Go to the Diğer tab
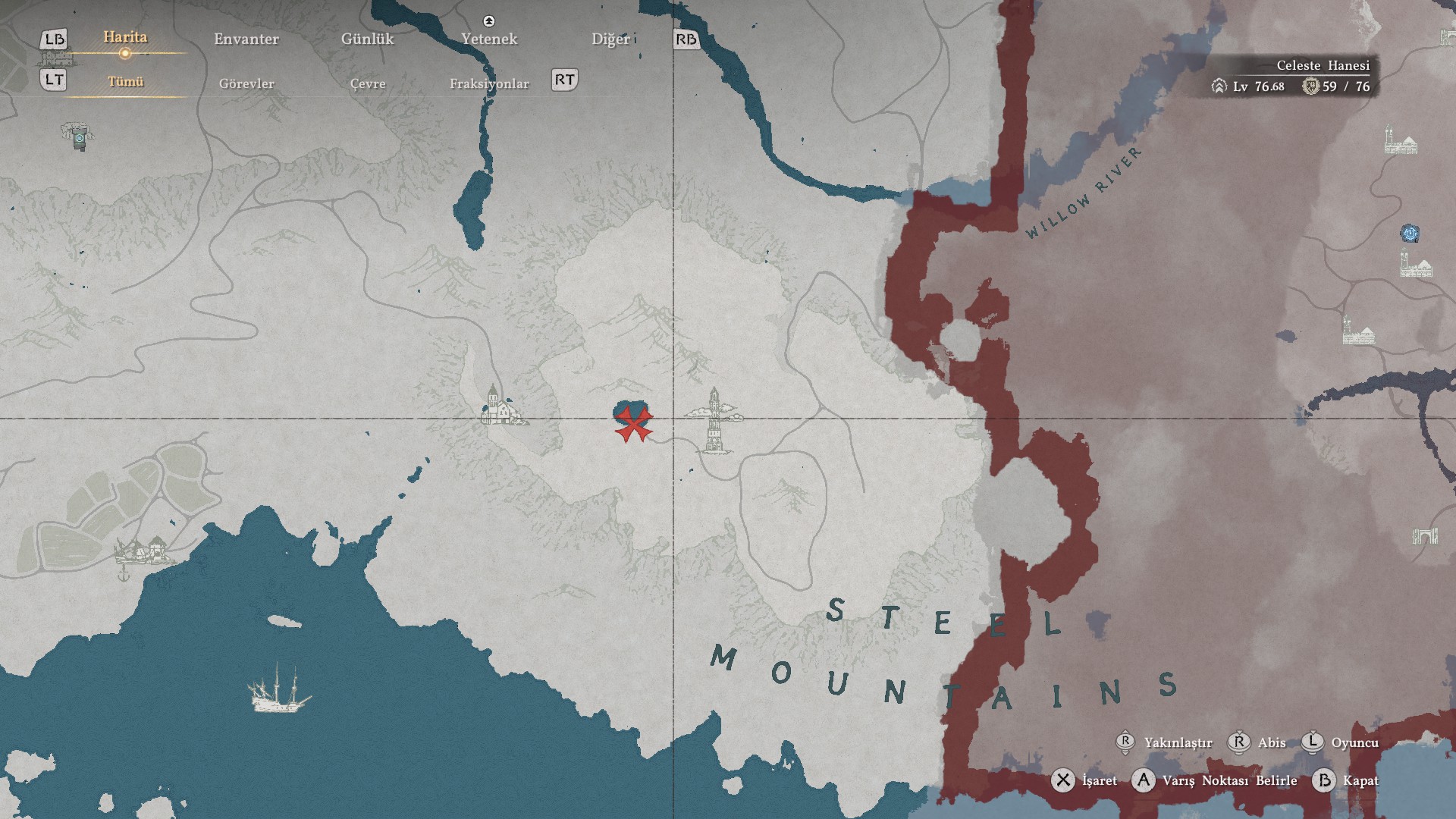 click(610, 39)
